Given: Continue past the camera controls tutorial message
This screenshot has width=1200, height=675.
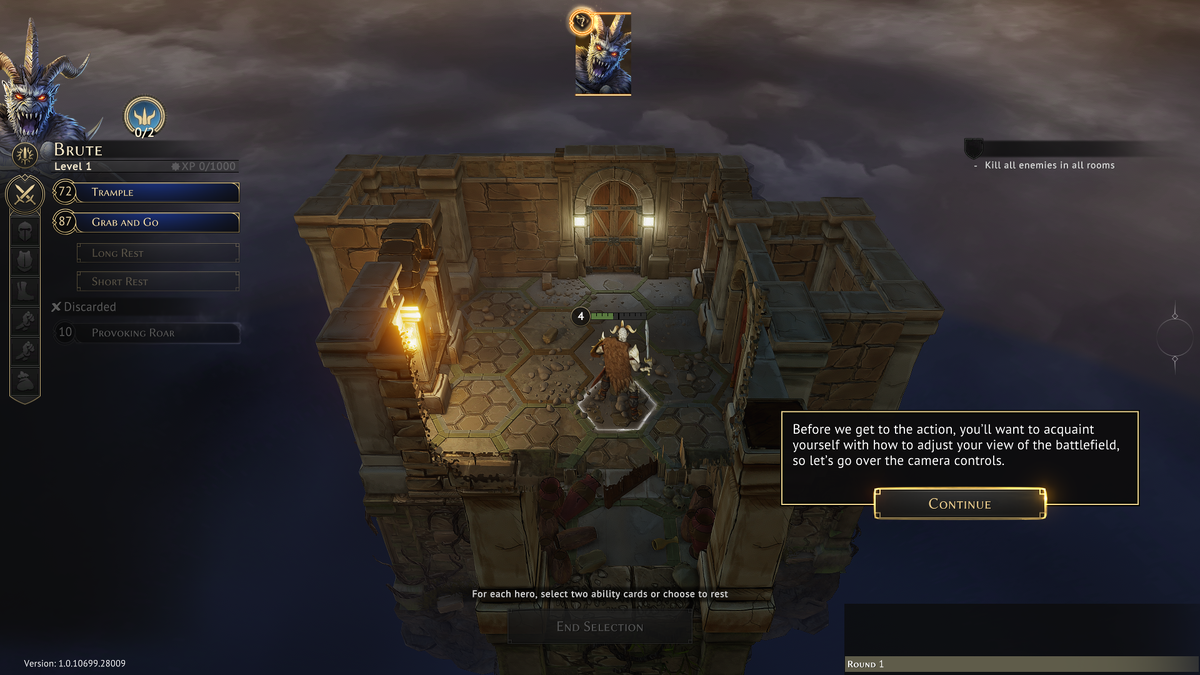Looking at the screenshot, I should [x=959, y=503].
